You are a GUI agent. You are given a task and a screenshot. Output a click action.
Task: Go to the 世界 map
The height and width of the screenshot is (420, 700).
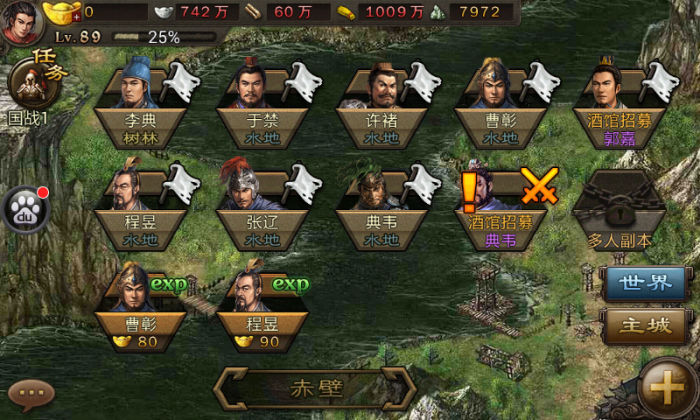click(642, 283)
